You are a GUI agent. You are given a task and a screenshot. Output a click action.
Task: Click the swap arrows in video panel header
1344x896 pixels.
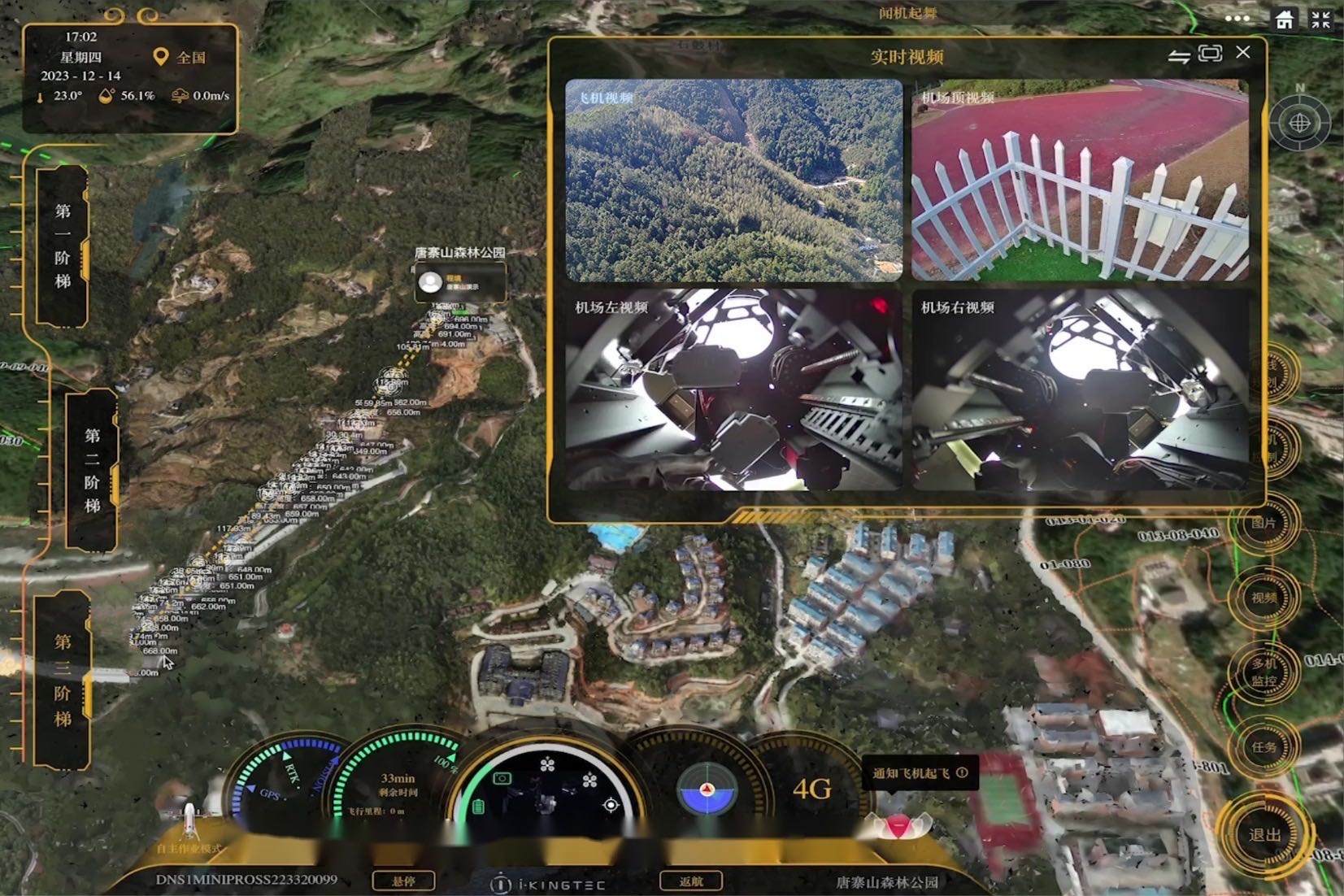(1179, 55)
